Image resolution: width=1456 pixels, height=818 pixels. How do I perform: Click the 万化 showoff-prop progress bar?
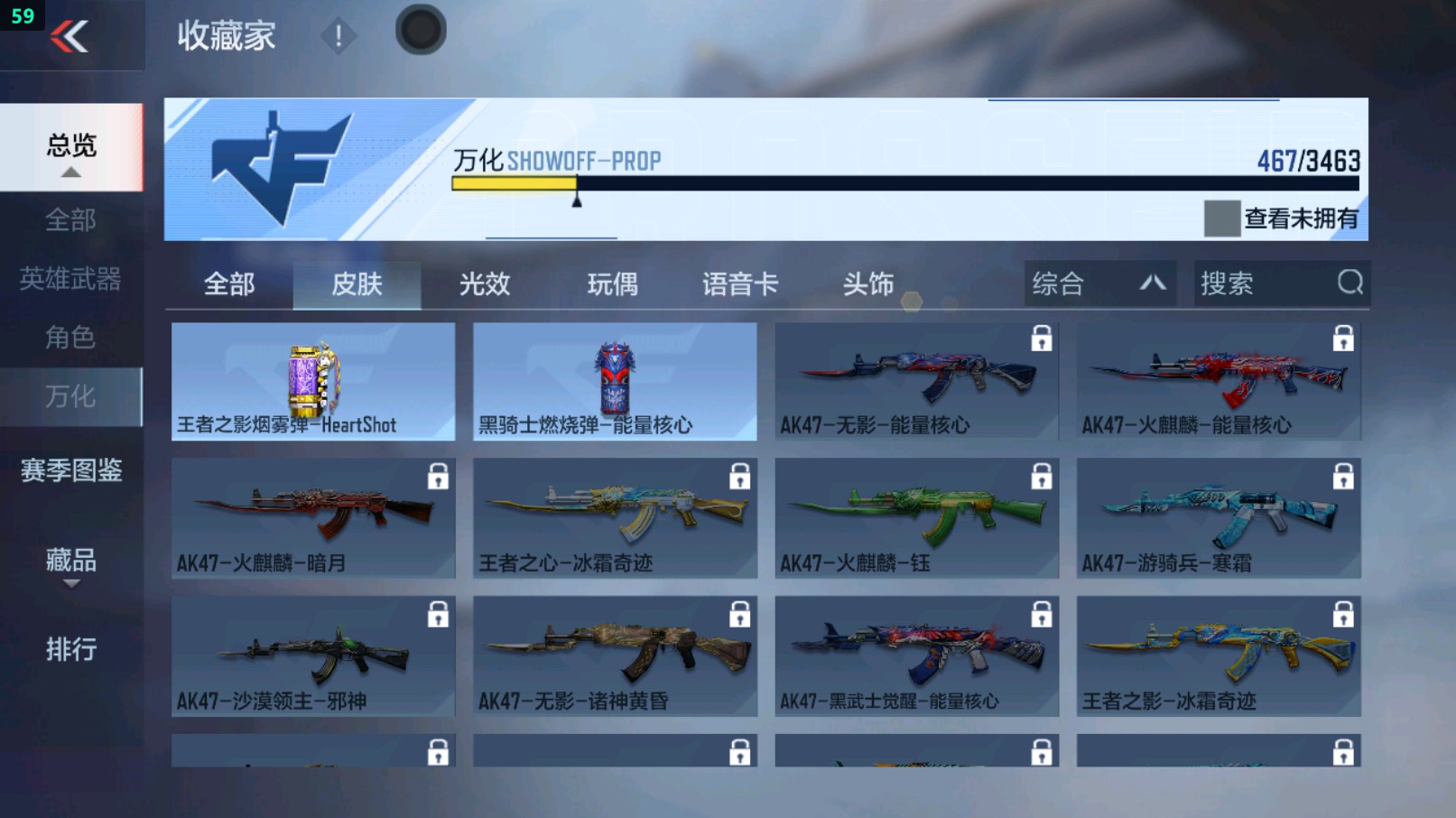tap(903, 183)
